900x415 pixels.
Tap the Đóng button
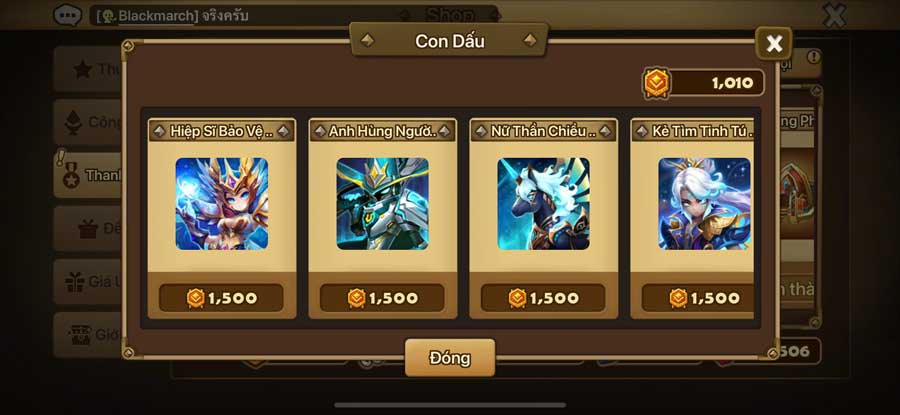tap(449, 357)
